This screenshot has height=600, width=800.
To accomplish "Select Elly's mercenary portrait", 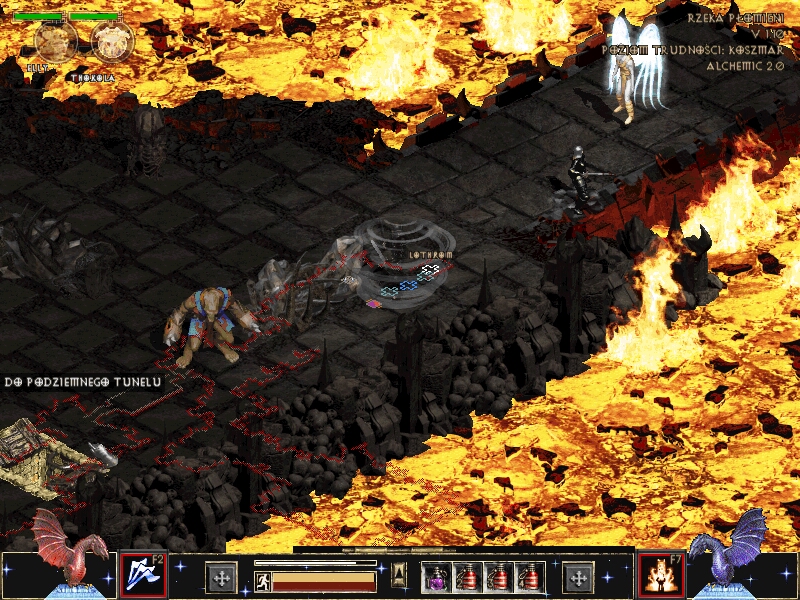I will coord(55,41).
